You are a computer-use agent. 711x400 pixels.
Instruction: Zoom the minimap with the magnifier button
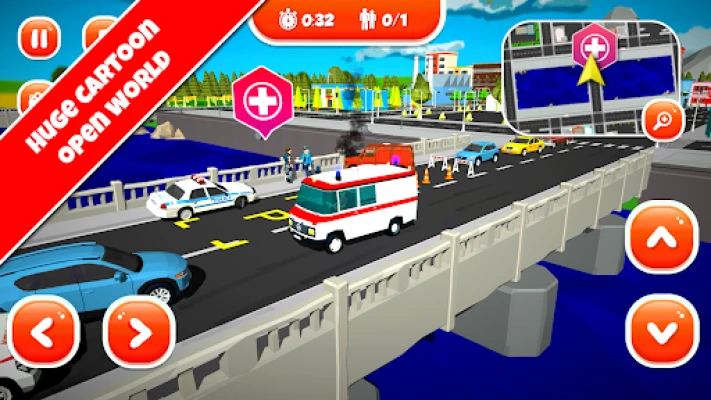664,121
